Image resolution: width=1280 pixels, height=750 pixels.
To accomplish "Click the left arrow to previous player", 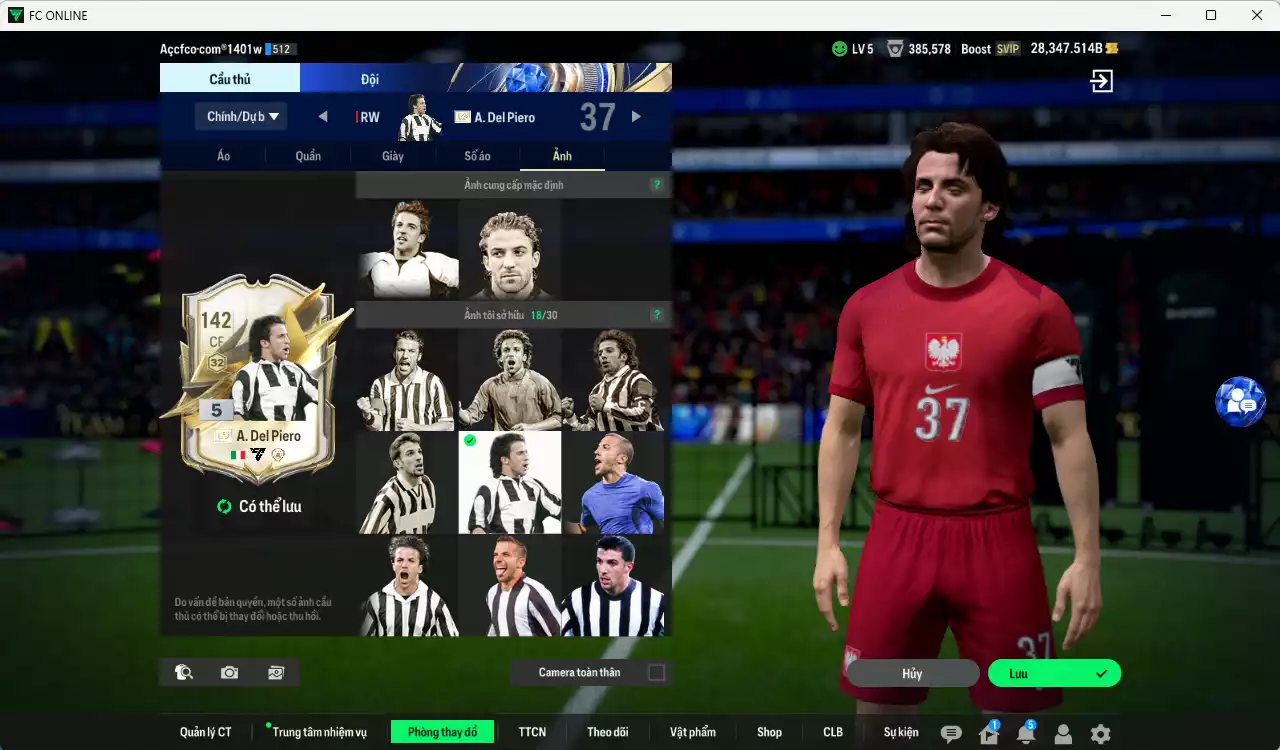I will pyautogui.click(x=322, y=116).
